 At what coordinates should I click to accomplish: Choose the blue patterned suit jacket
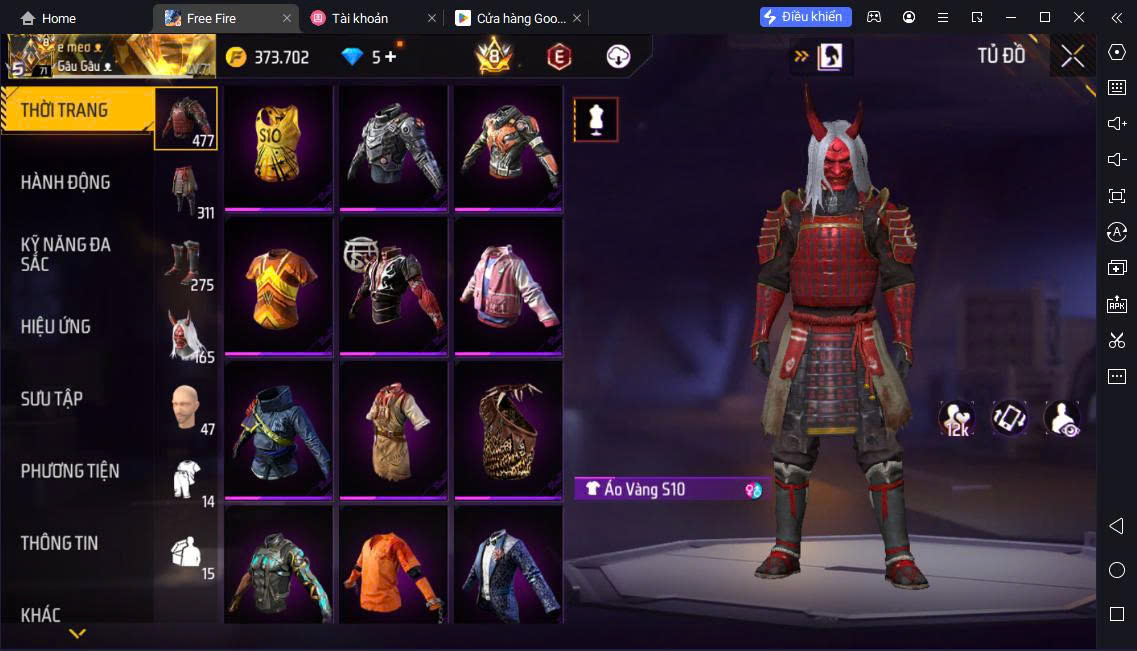[x=508, y=567]
